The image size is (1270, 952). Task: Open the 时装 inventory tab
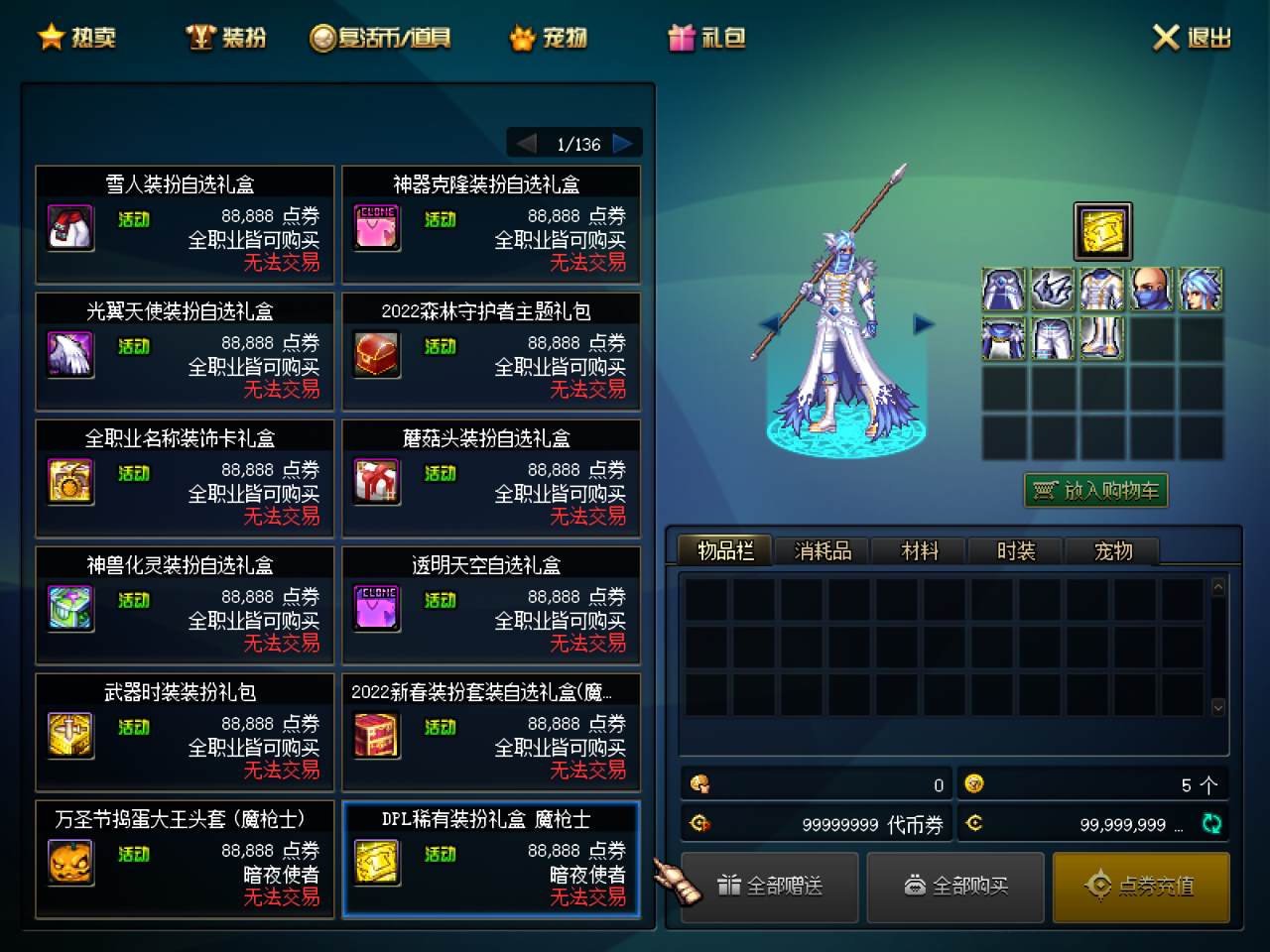pyautogui.click(x=1016, y=551)
